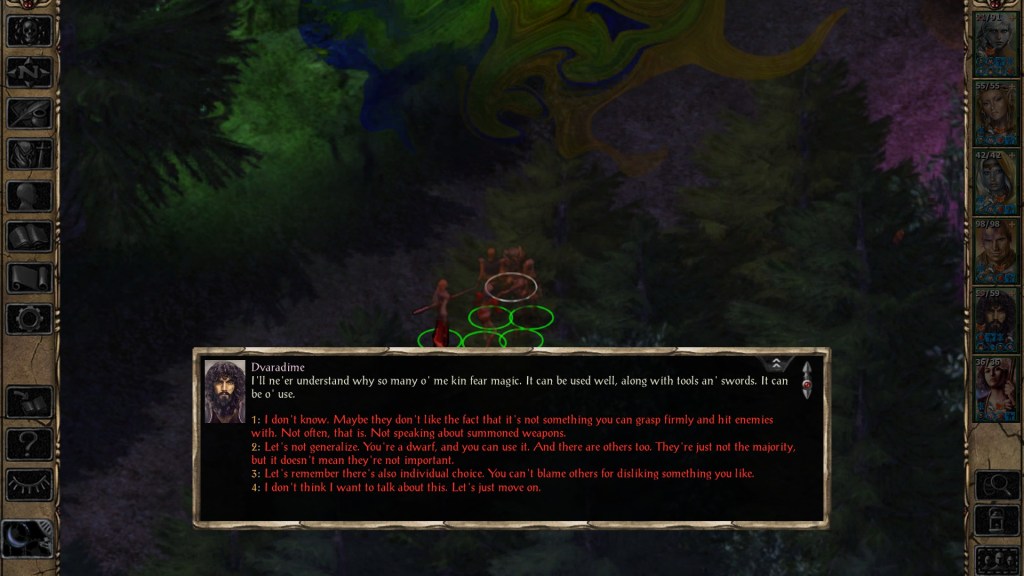Click the crescent moon clock button

(x=27, y=540)
